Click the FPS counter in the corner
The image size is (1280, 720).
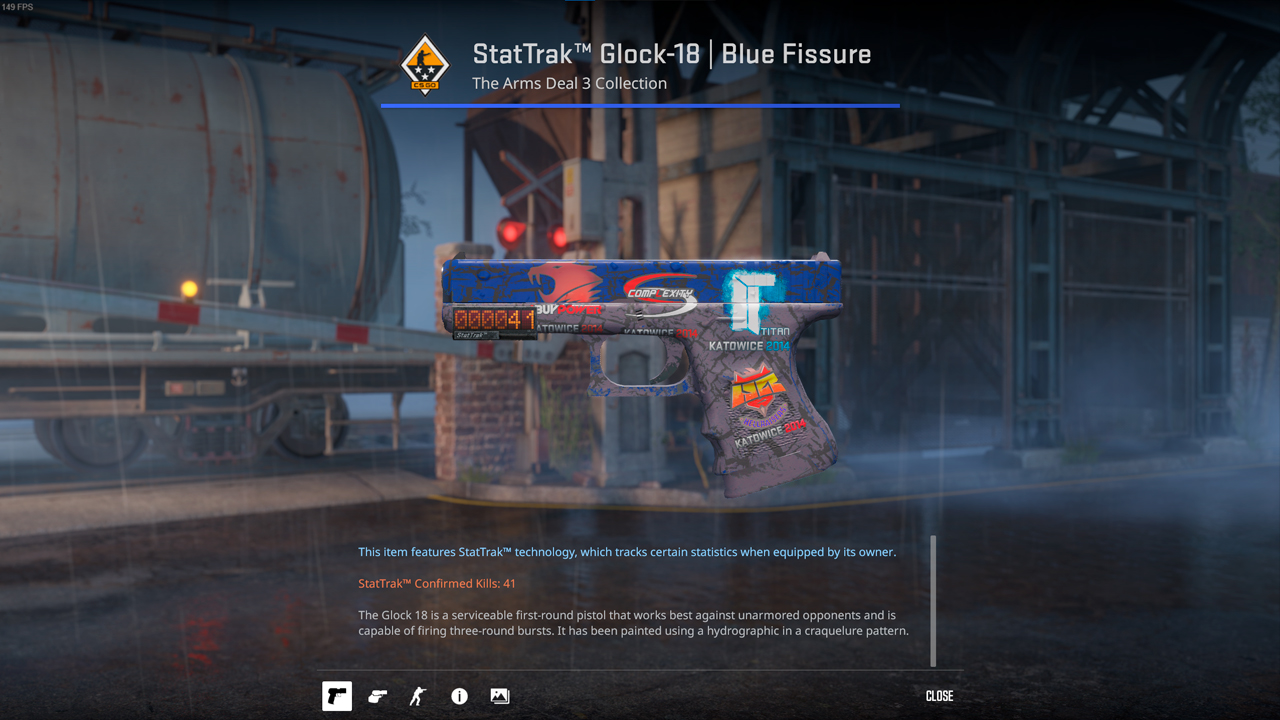(x=17, y=7)
